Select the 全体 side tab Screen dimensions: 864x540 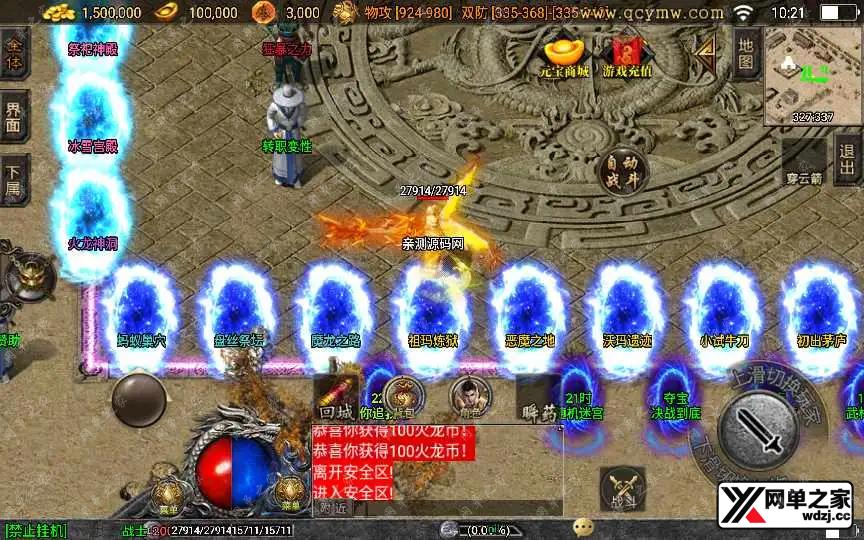click(x=14, y=52)
